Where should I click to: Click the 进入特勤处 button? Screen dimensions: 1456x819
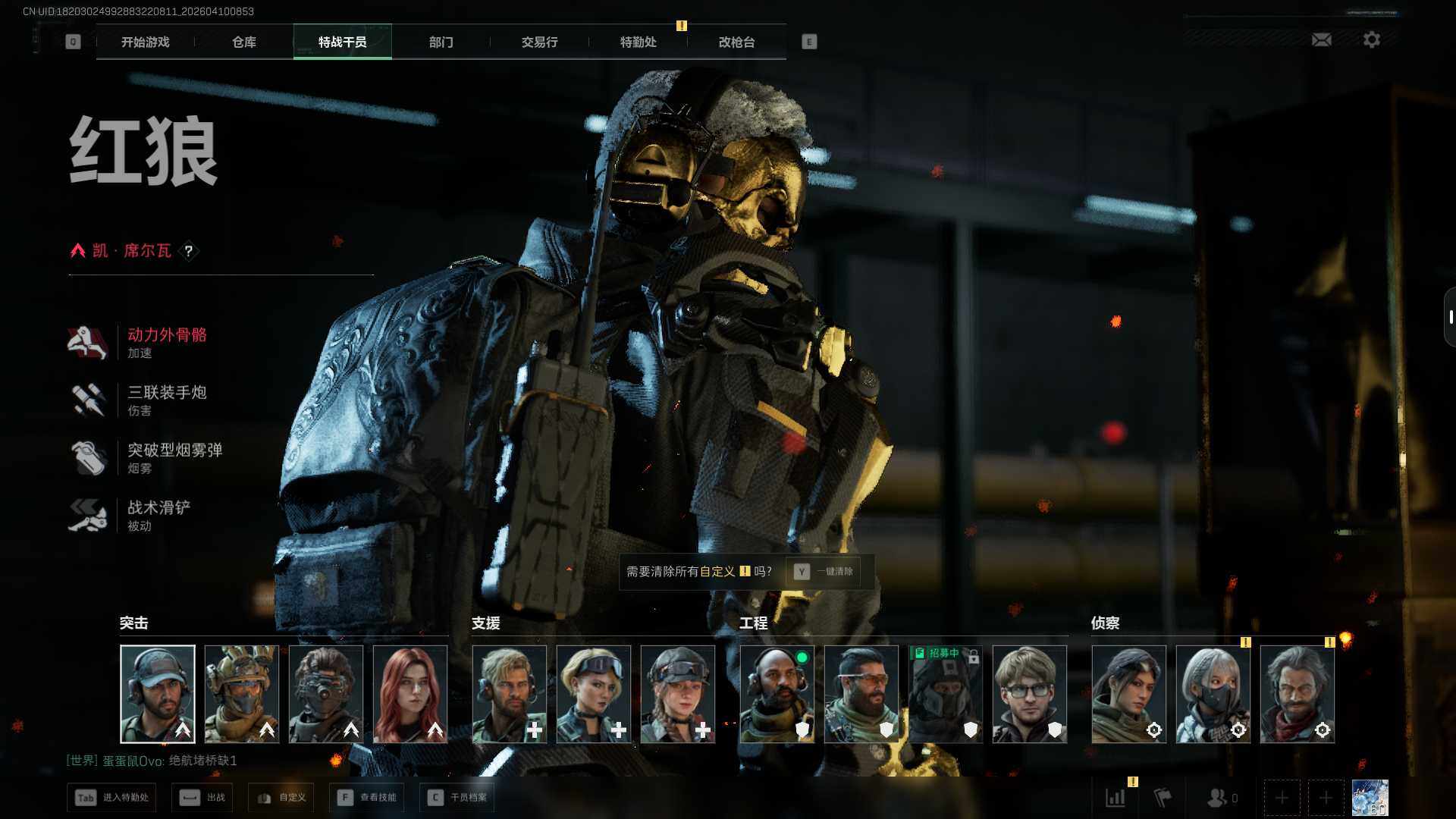pyautogui.click(x=112, y=798)
